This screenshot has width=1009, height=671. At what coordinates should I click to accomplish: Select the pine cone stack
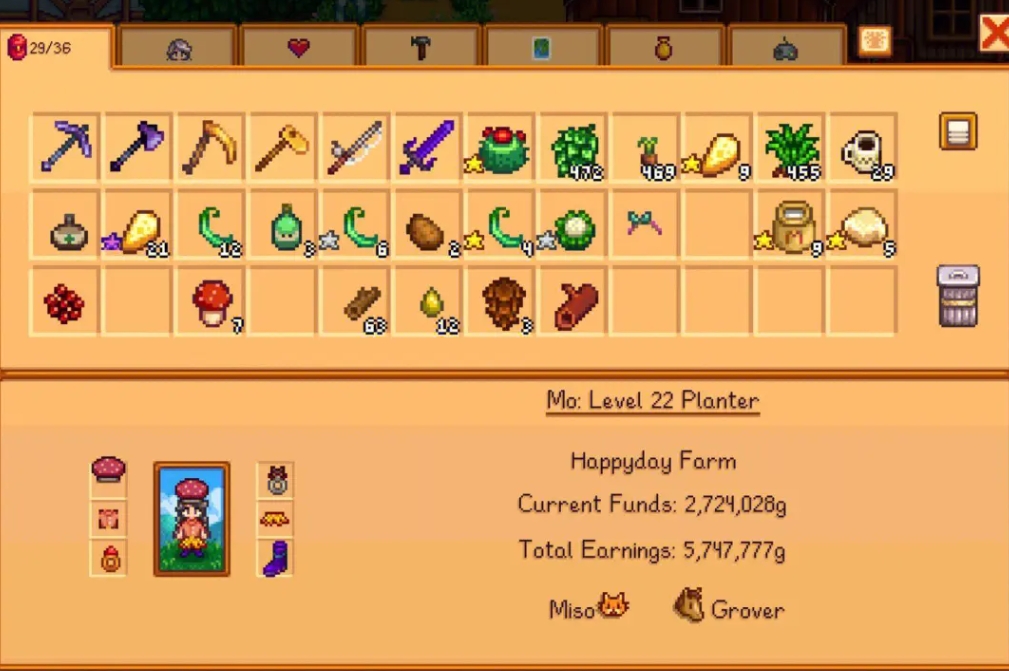pos(501,302)
